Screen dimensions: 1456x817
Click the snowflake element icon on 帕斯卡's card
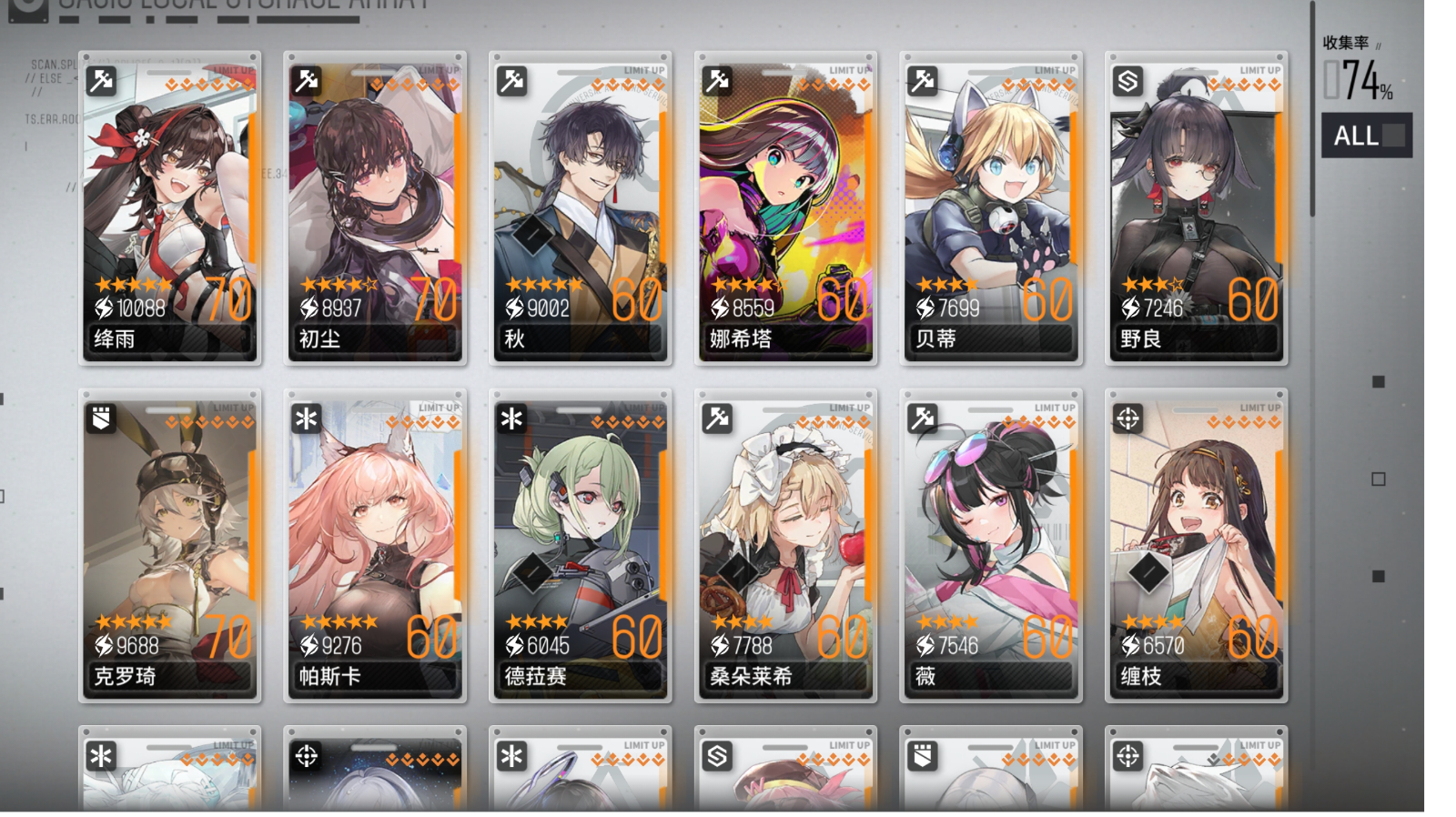pos(306,419)
